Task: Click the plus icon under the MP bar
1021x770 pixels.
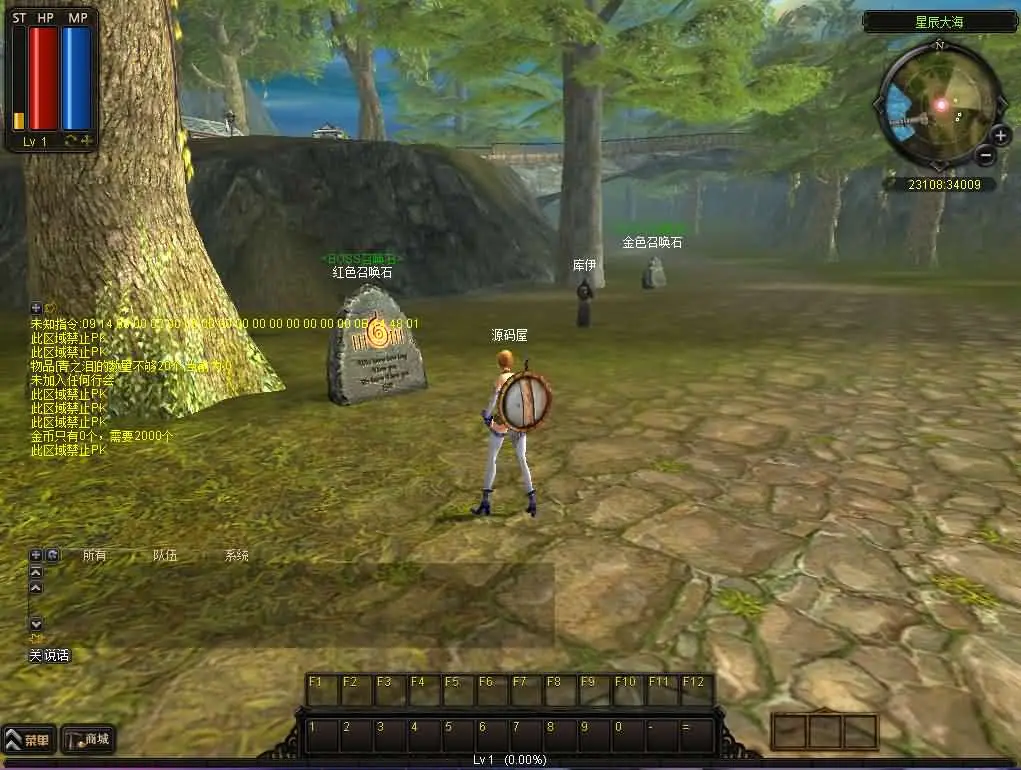Action: tap(87, 141)
